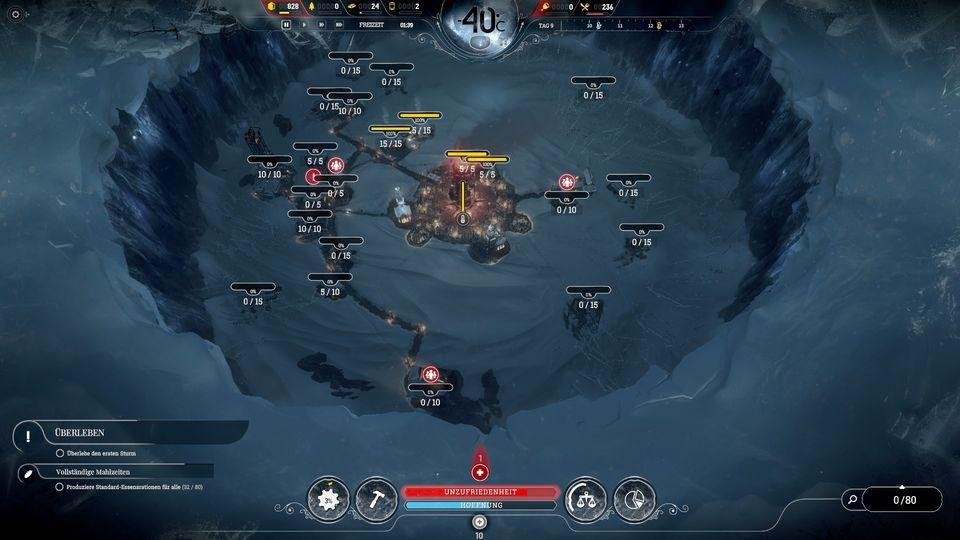The width and height of the screenshot is (960, 540).
Task: Expand the small button beneath the temperature dial
Action: point(479,43)
